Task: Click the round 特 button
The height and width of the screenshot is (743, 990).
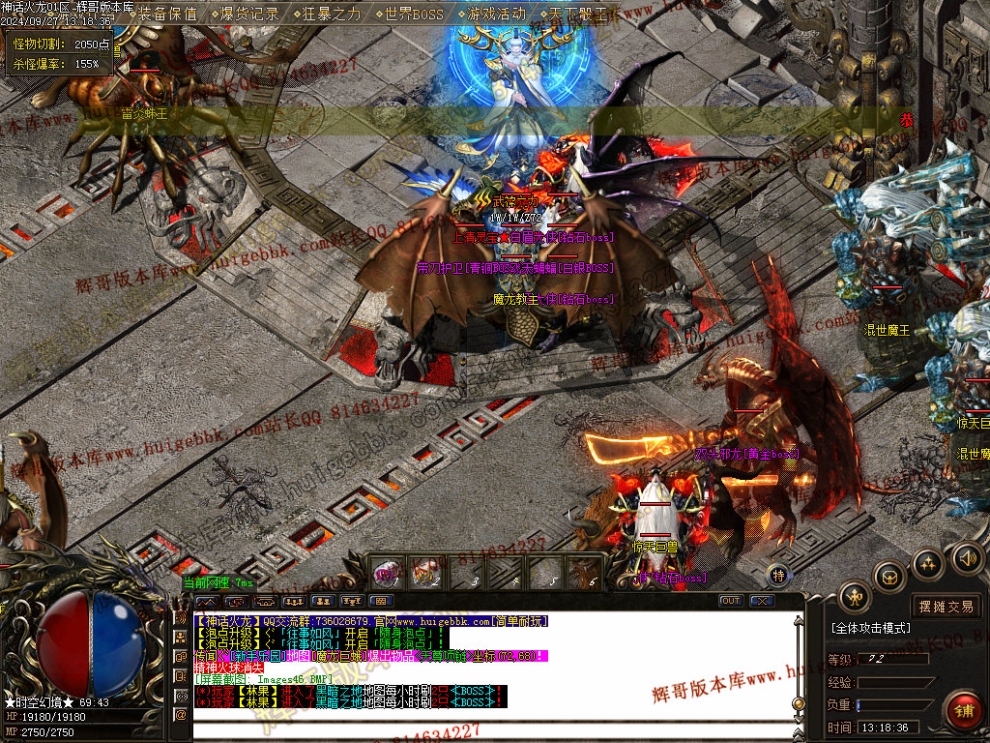Action: (x=778, y=574)
